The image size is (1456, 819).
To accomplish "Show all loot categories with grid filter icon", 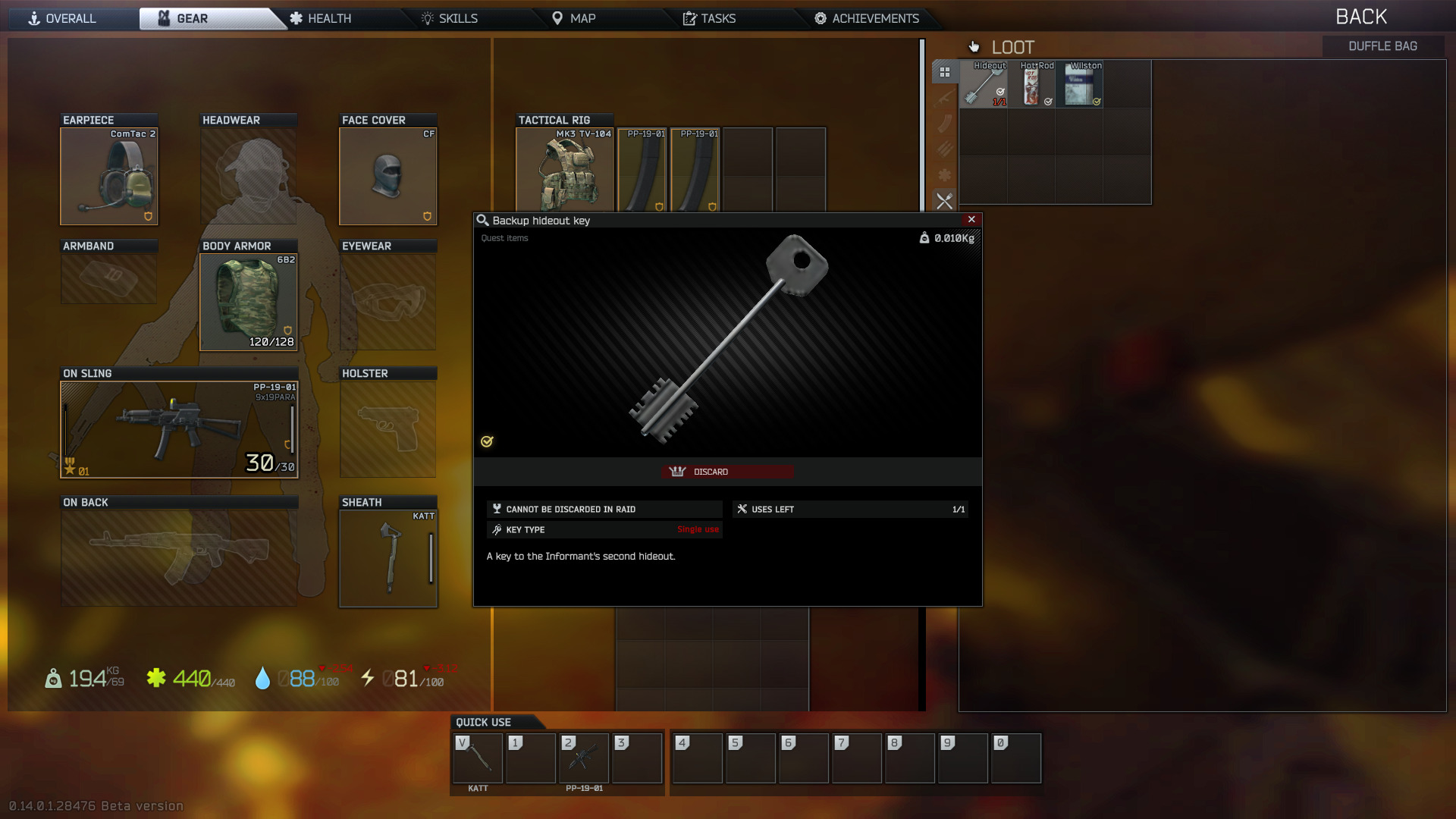I will (x=946, y=72).
